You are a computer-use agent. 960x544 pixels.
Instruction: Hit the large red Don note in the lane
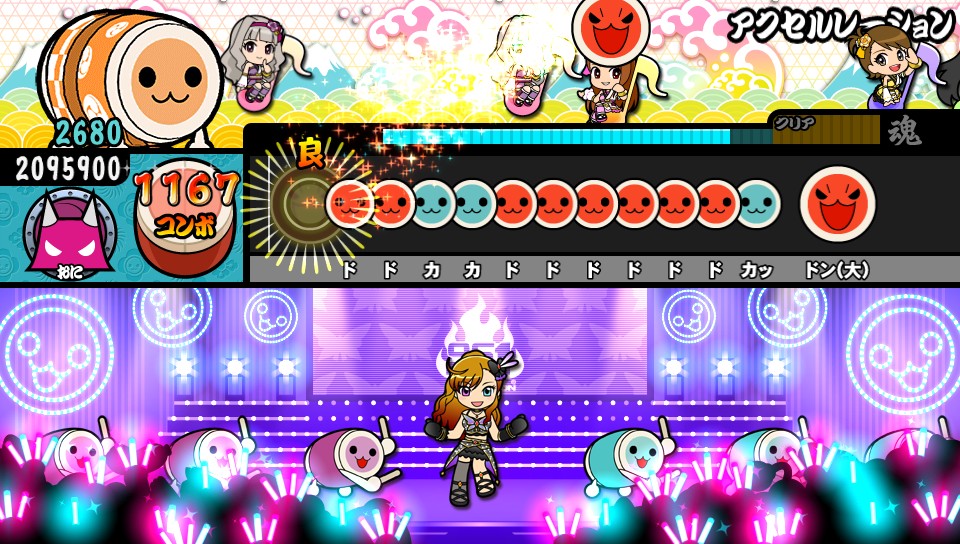837,201
